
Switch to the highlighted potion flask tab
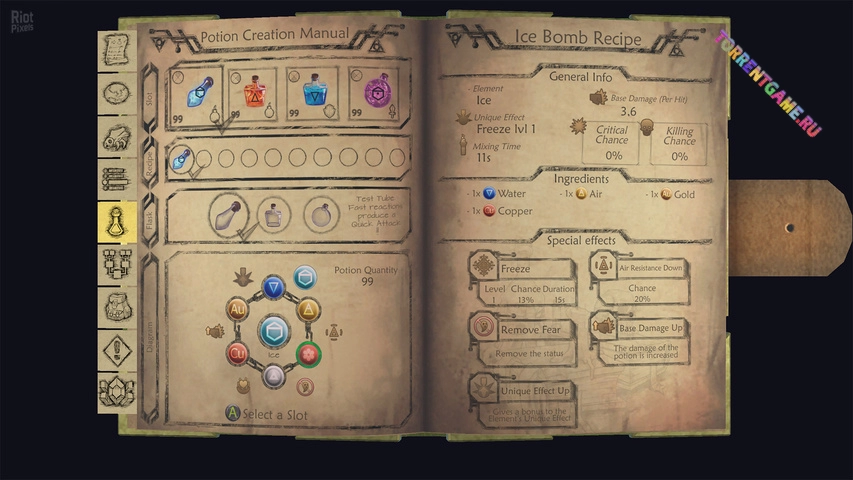tap(117, 222)
